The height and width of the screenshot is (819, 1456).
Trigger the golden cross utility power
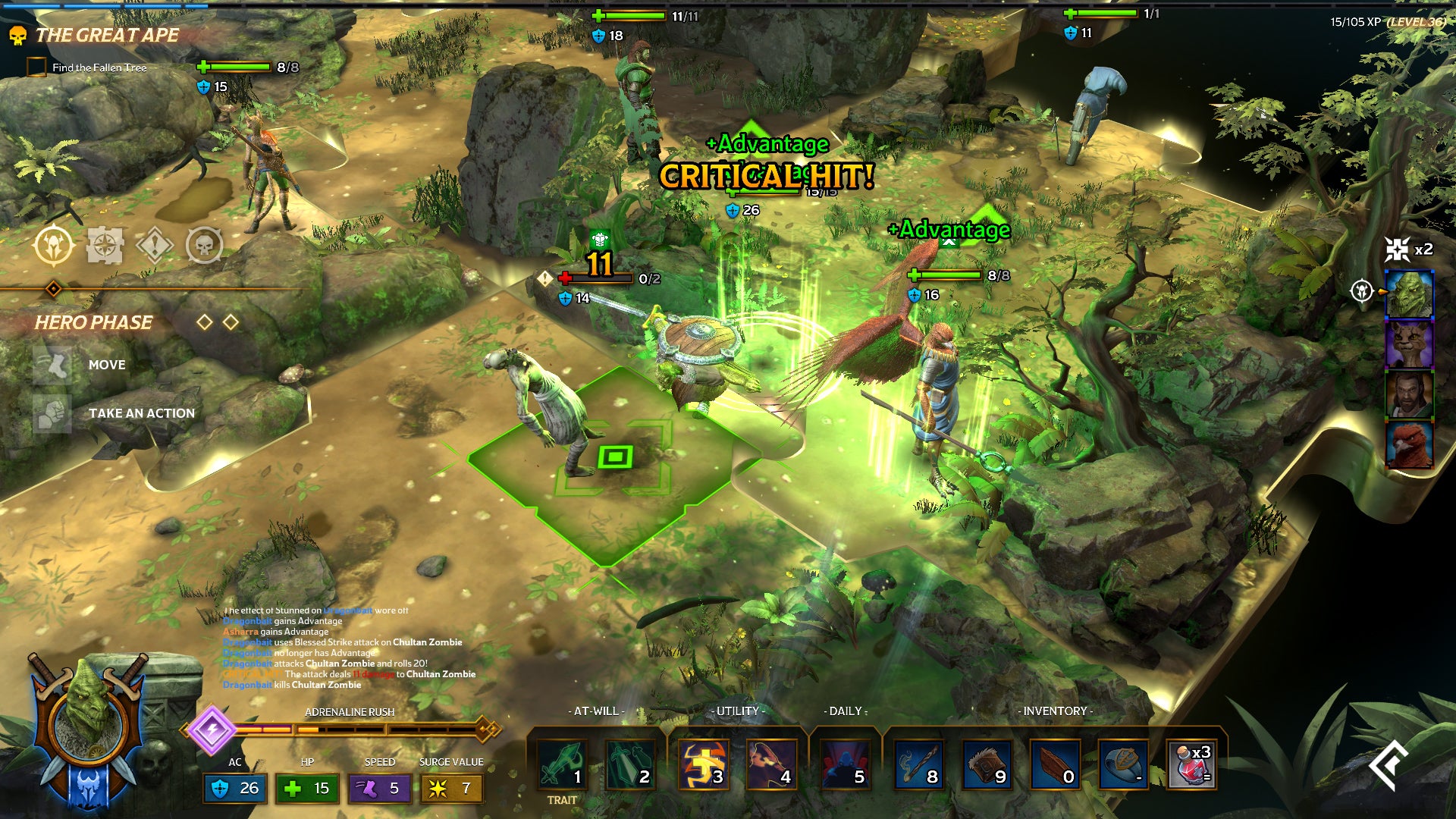[x=702, y=764]
